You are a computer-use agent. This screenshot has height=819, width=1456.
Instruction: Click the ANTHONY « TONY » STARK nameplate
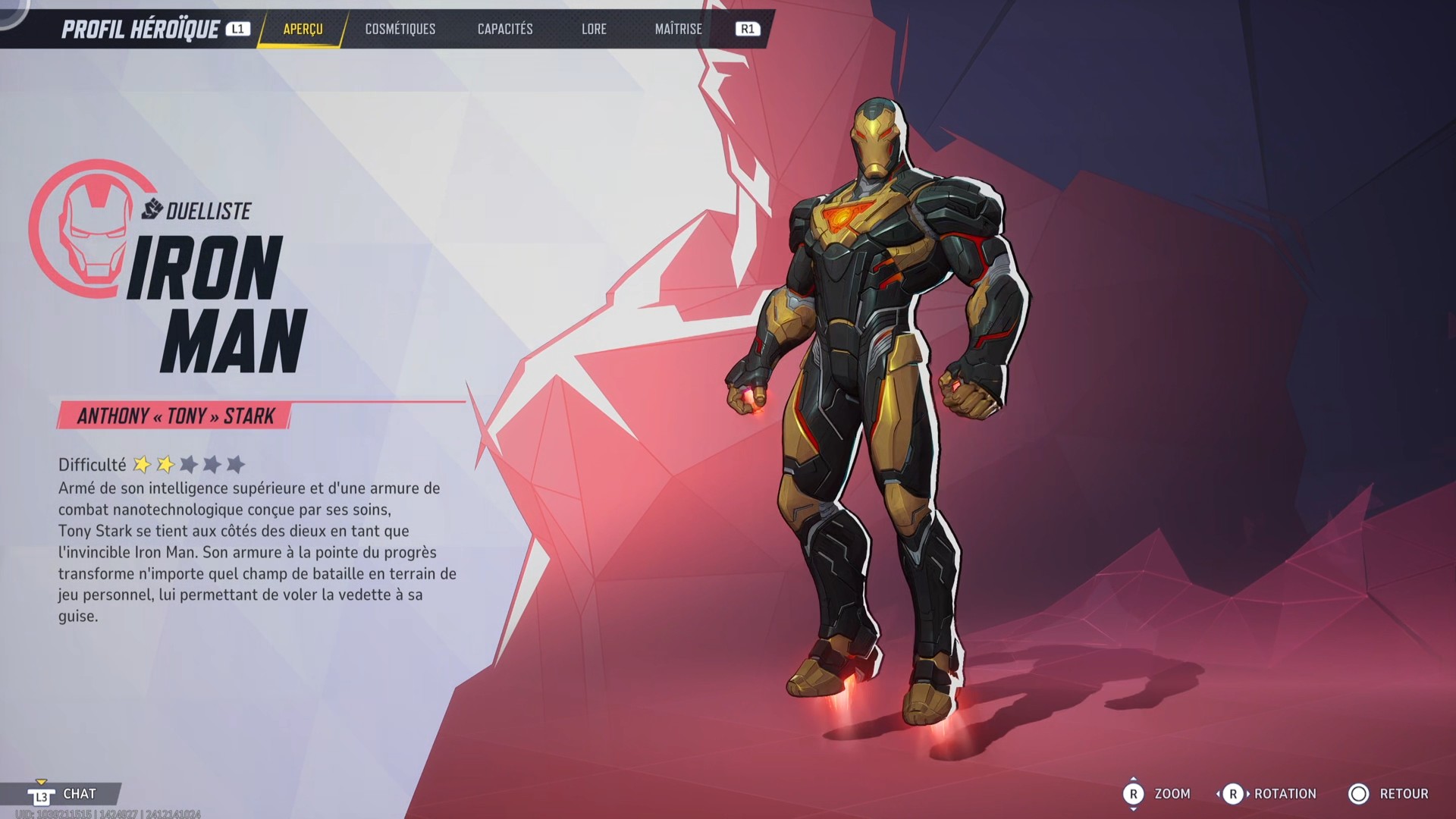tap(174, 414)
